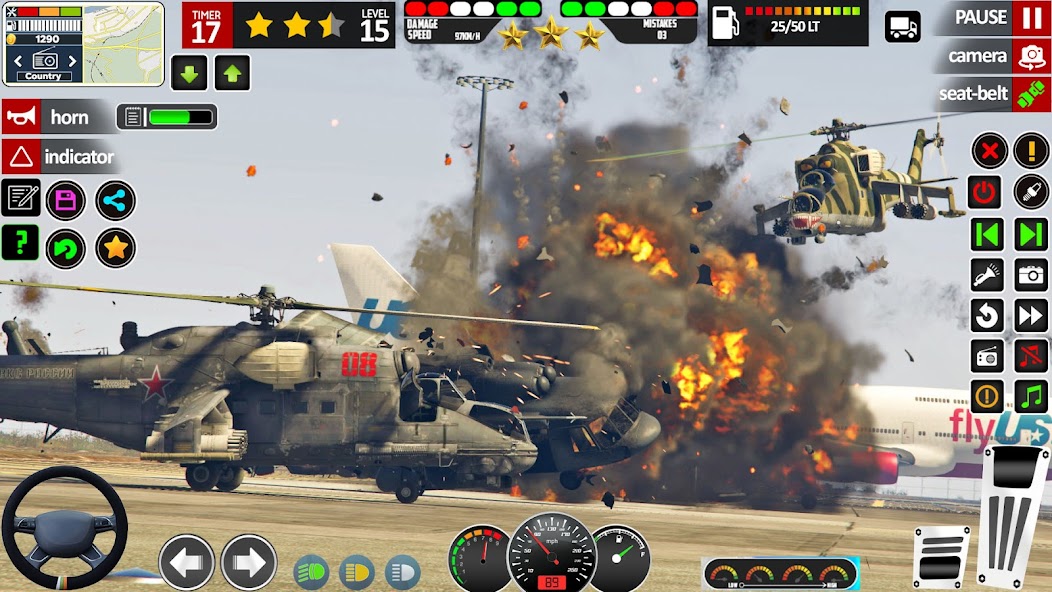Open help with the green question mark
The width and height of the screenshot is (1052, 592).
click(20, 242)
